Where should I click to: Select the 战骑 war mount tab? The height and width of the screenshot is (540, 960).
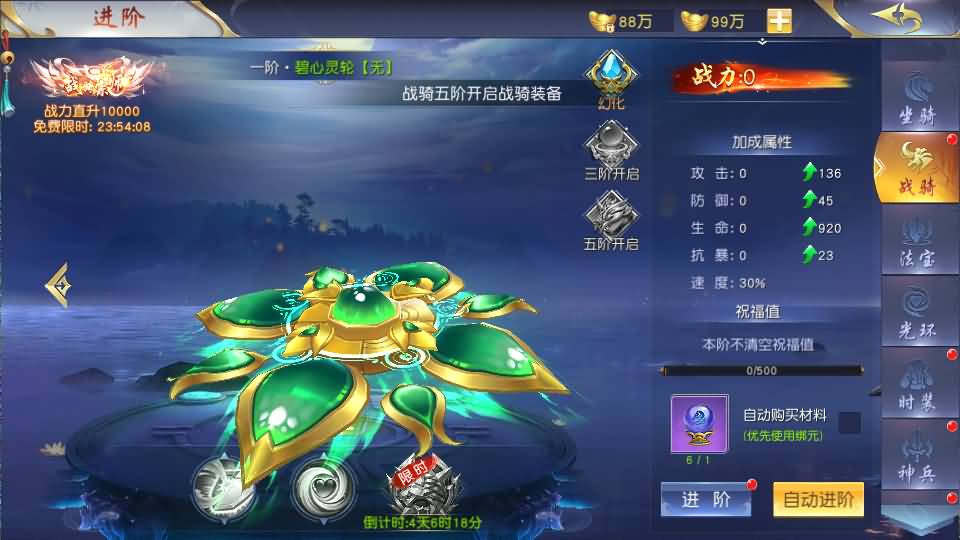pos(916,166)
